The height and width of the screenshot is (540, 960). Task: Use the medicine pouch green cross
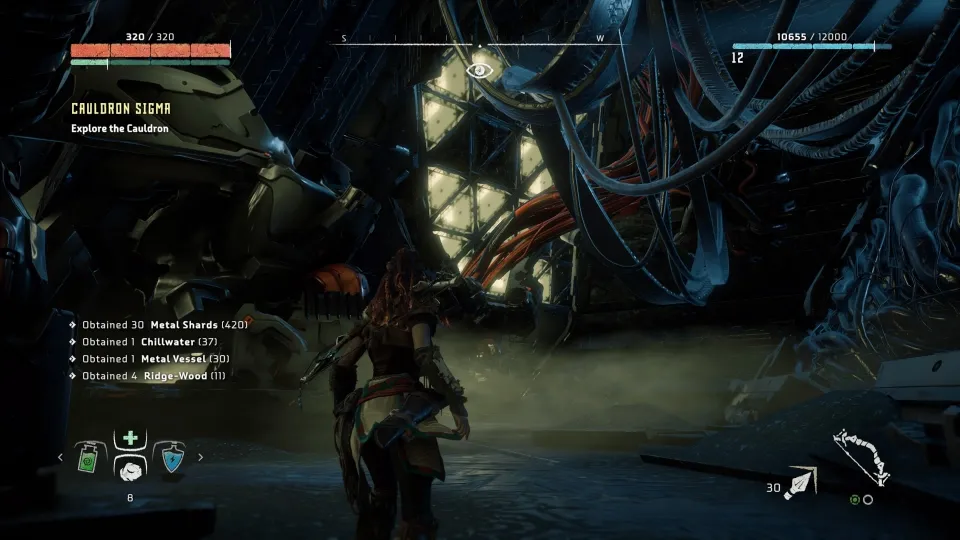130,438
